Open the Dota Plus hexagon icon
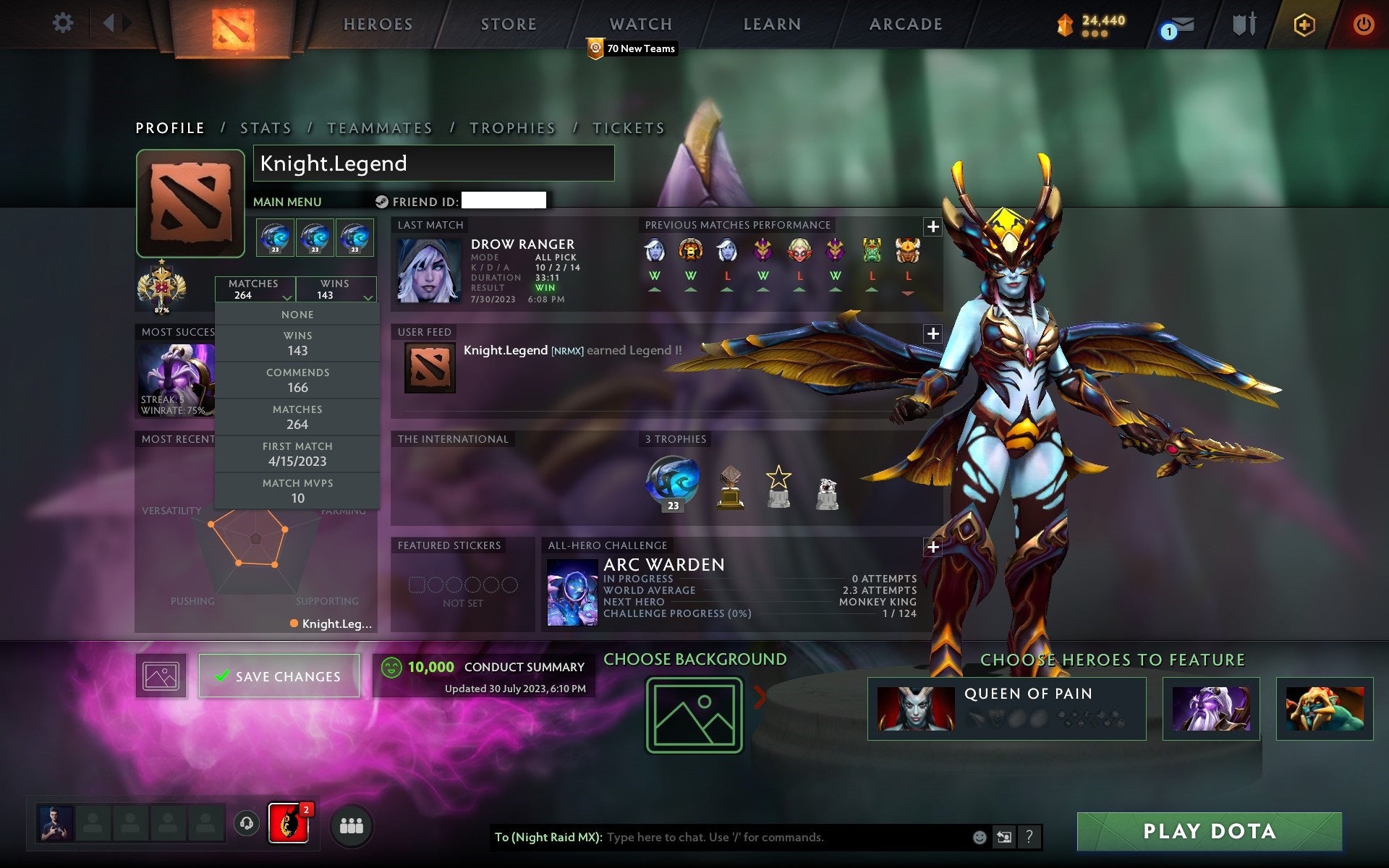1389x868 pixels. tap(1303, 23)
